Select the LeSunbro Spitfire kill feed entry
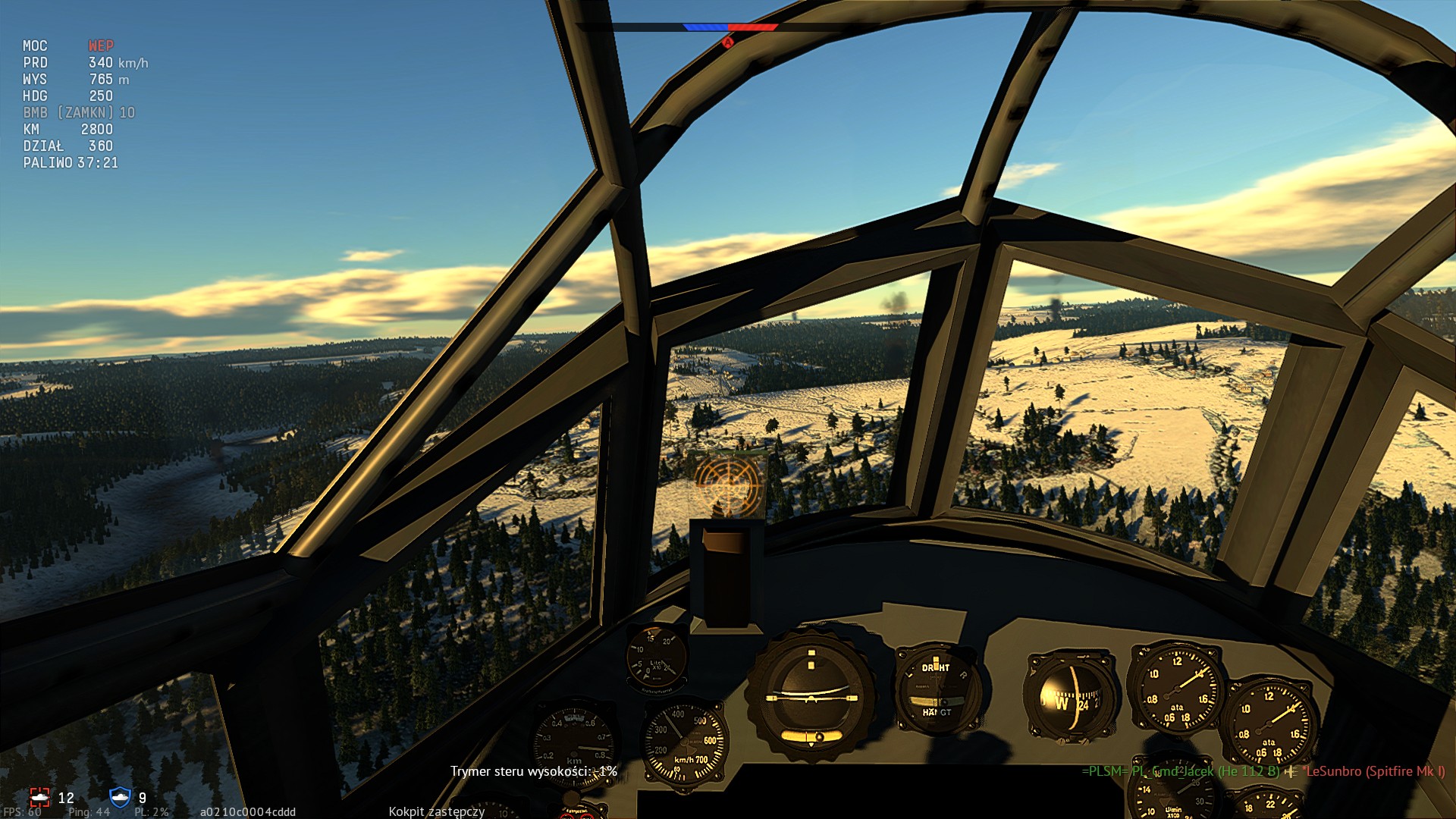 point(1373,771)
